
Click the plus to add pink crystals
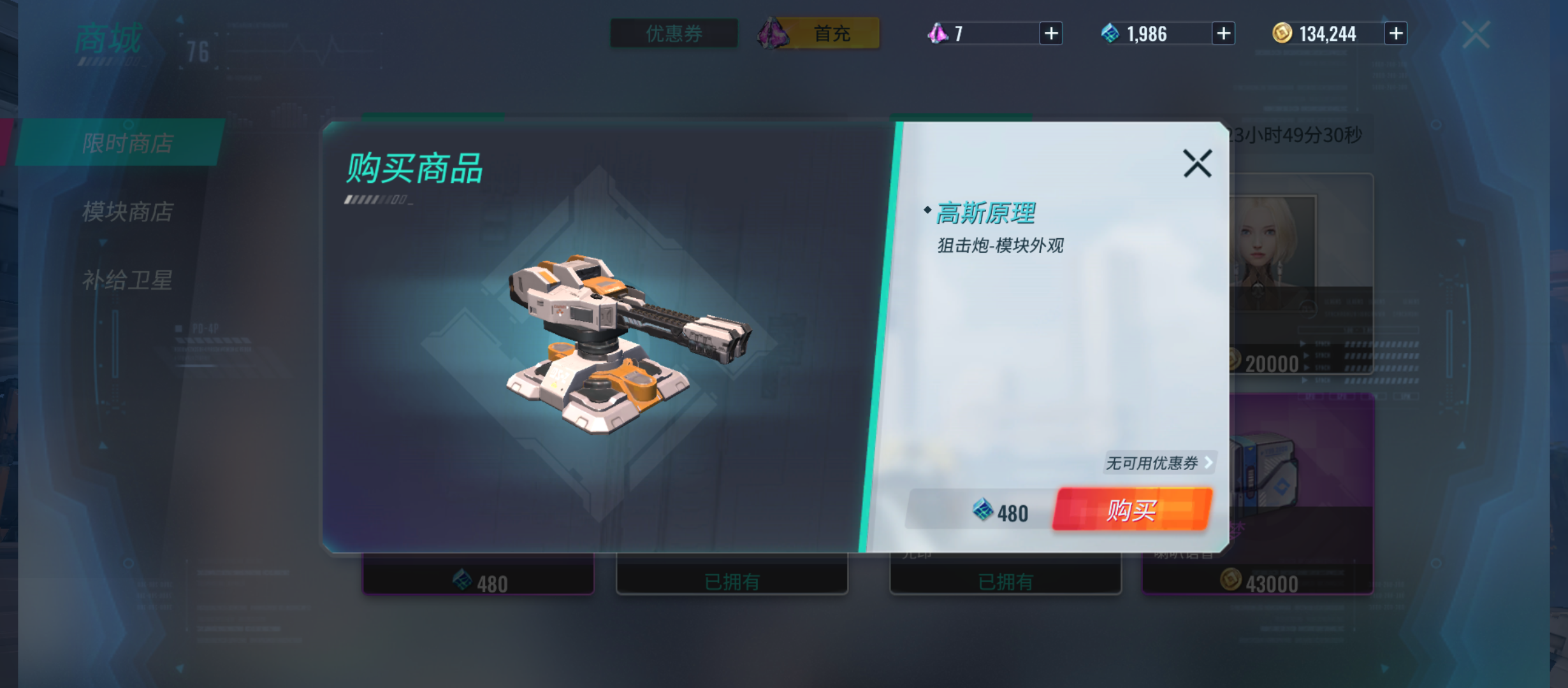[x=1052, y=33]
